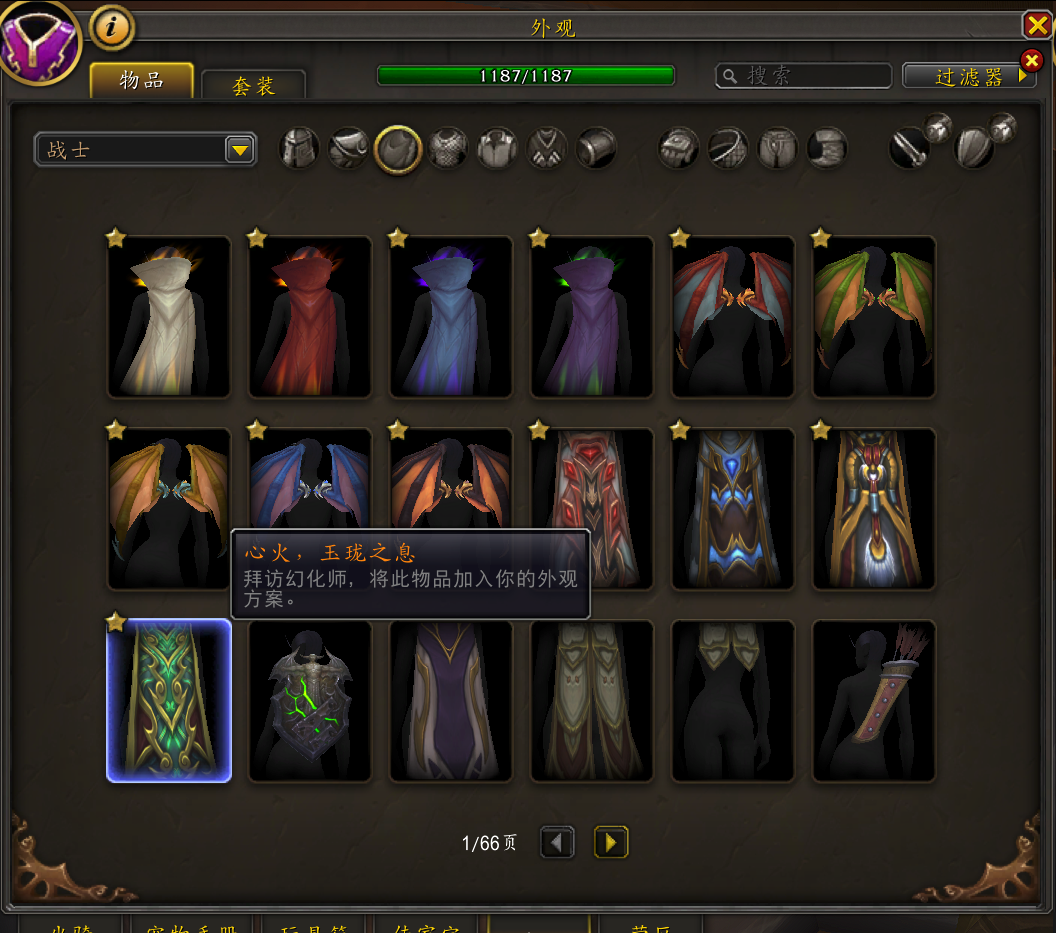Choose the highlighted green ornate cloak
1056x933 pixels.
click(x=169, y=700)
